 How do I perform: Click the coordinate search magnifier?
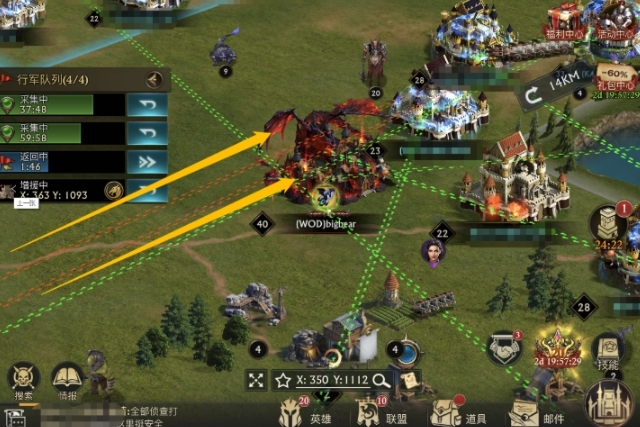[x=380, y=380]
